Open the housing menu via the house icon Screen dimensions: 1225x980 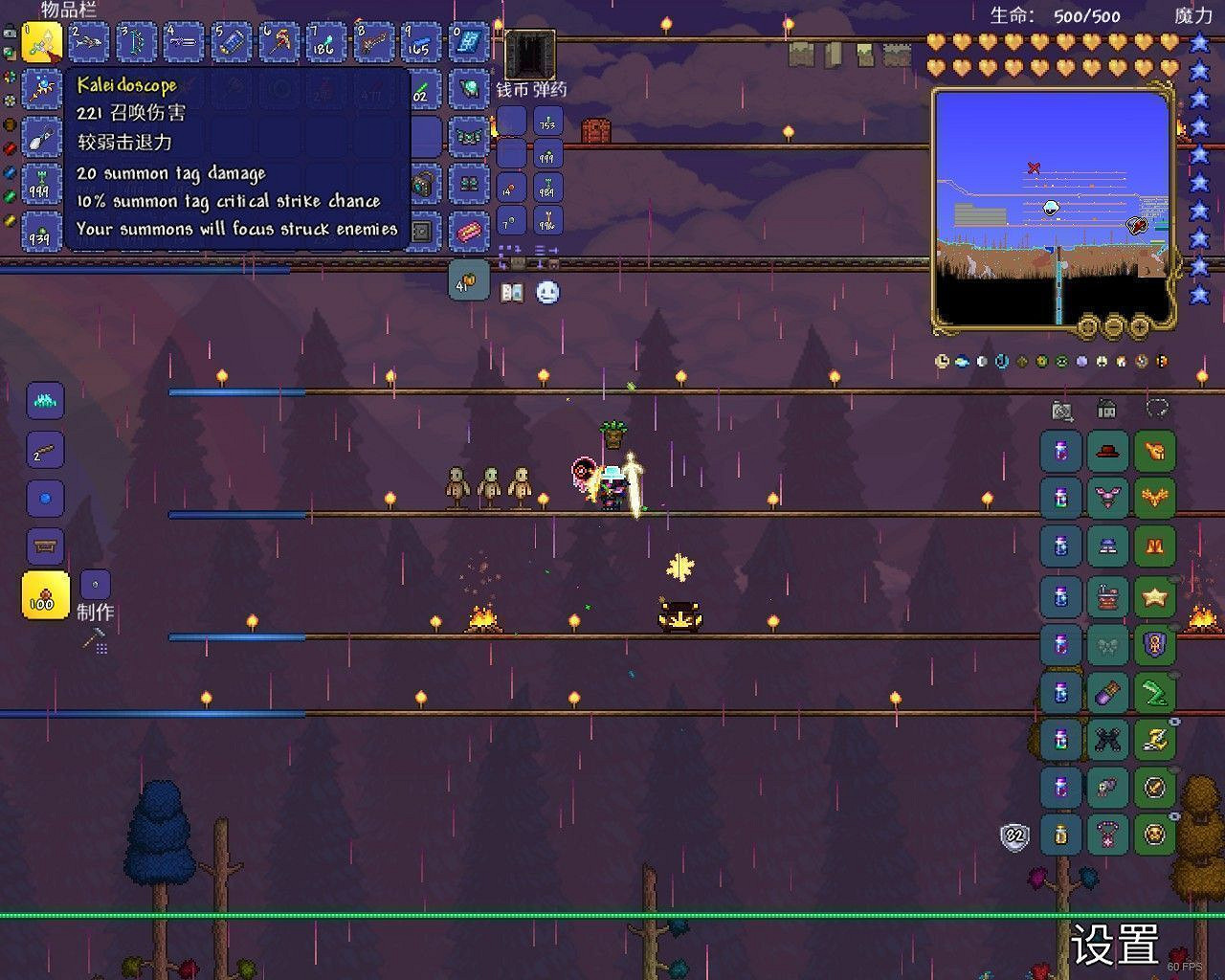[1105, 409]
